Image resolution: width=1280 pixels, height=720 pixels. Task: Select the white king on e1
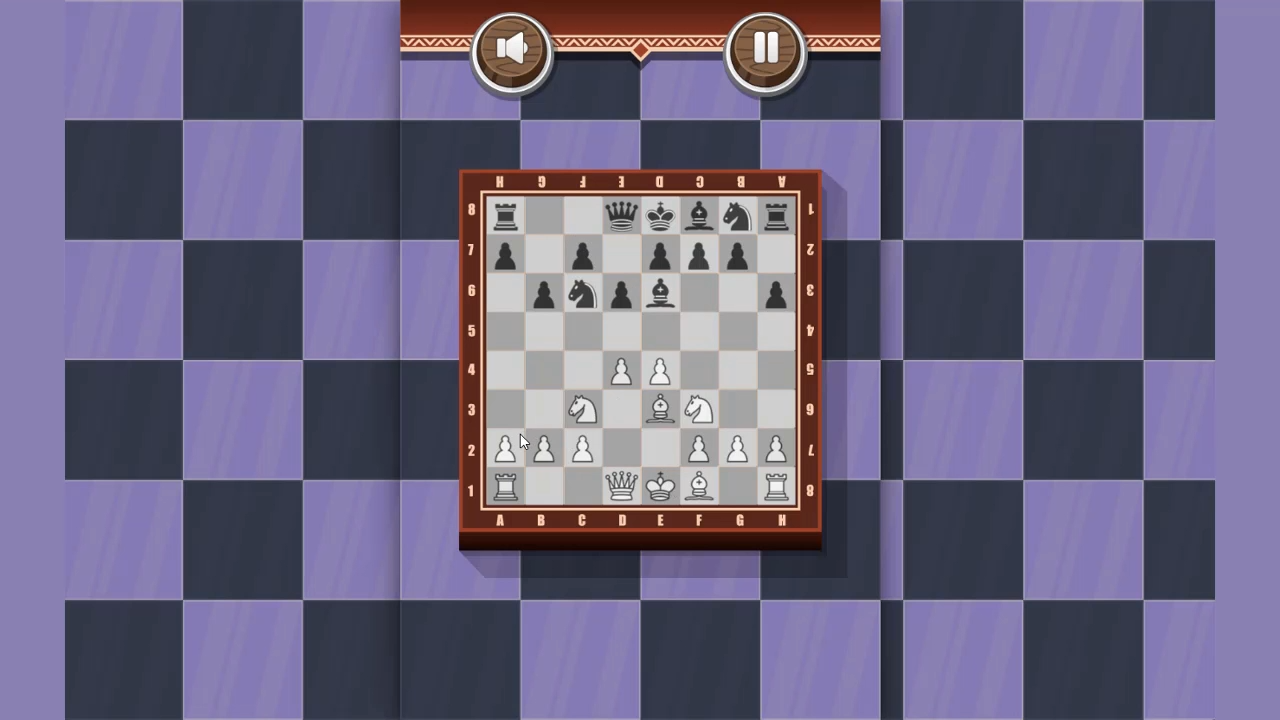click(x=660, y=486)
